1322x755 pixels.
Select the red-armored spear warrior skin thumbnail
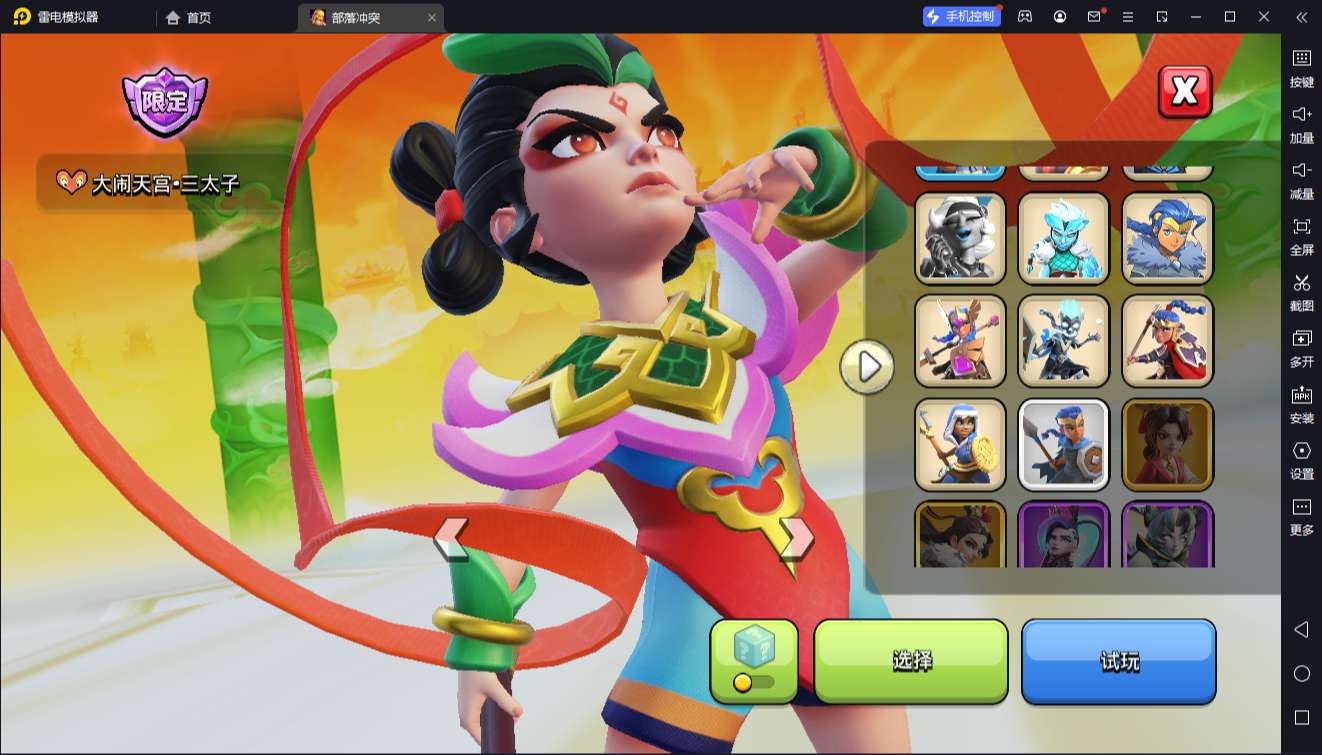[x=1167, y=341]
